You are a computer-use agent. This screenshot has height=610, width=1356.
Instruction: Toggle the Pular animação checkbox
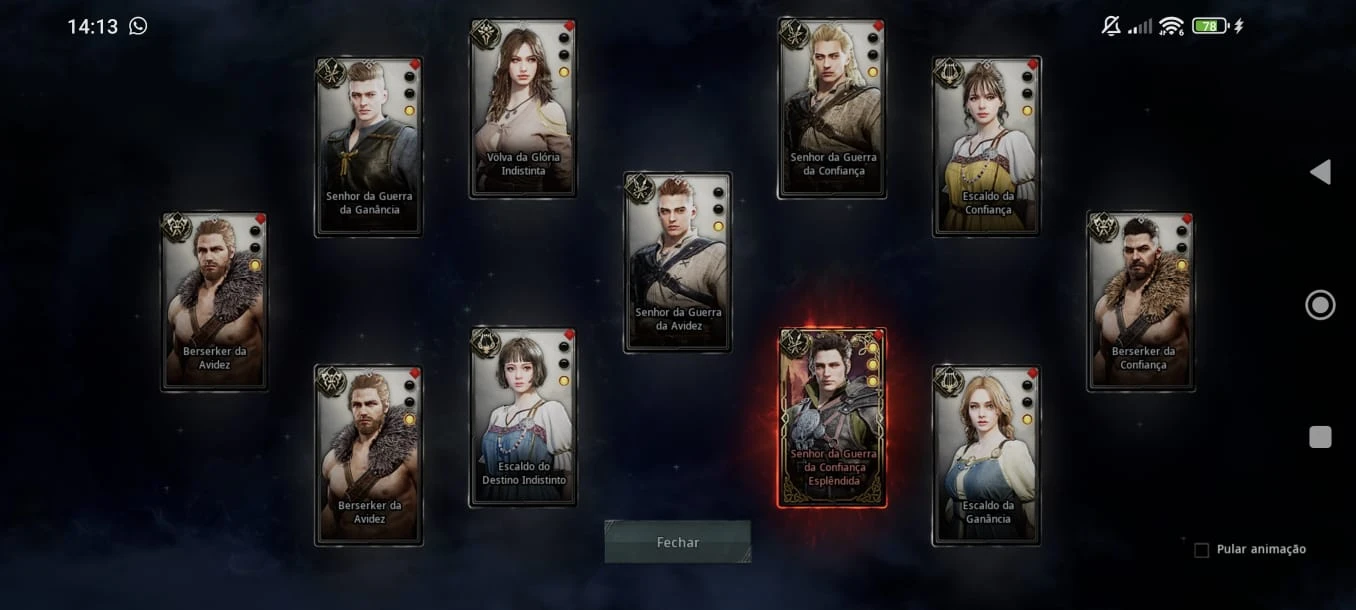[x=1202, y=550]
